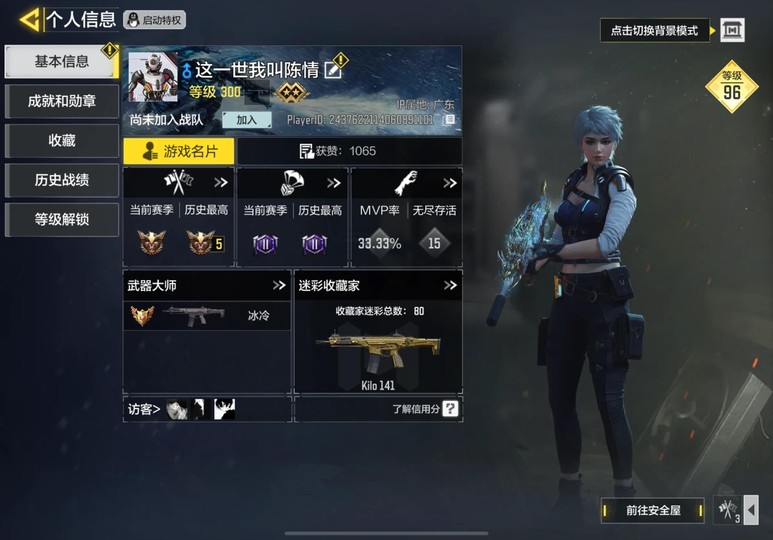Expand the MVP率 stats panel
773x540 pixels.
[450, 183]
